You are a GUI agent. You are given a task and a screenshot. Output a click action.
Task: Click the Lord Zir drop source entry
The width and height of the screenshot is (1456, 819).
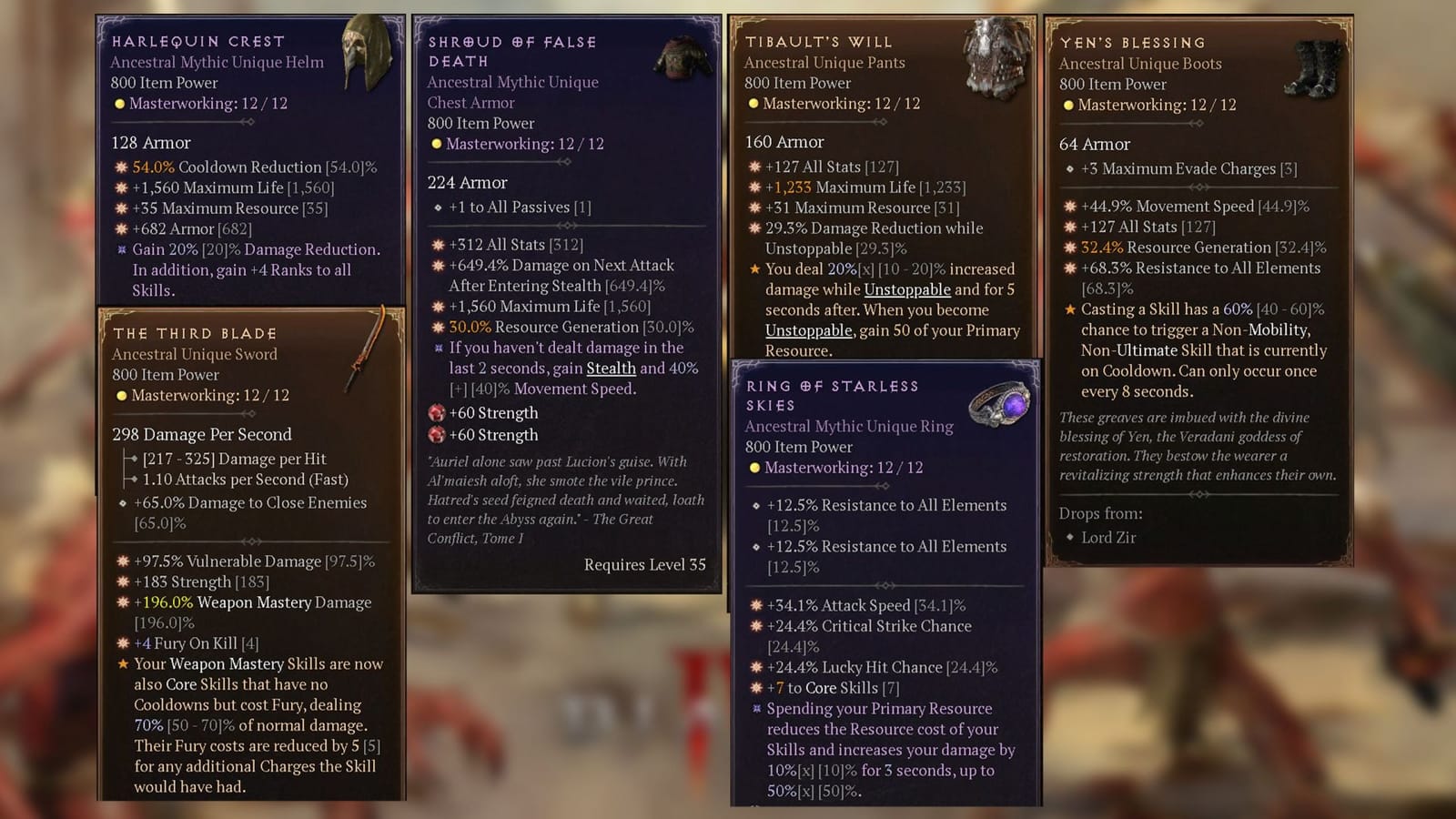[1108, 537]
